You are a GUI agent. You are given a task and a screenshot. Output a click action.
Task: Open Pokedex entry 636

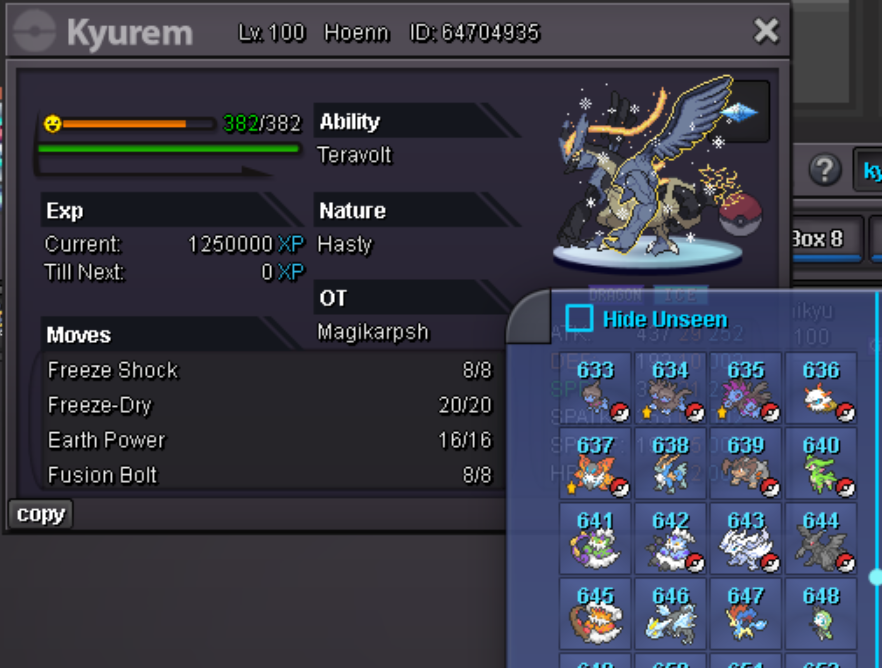[821, 387]
